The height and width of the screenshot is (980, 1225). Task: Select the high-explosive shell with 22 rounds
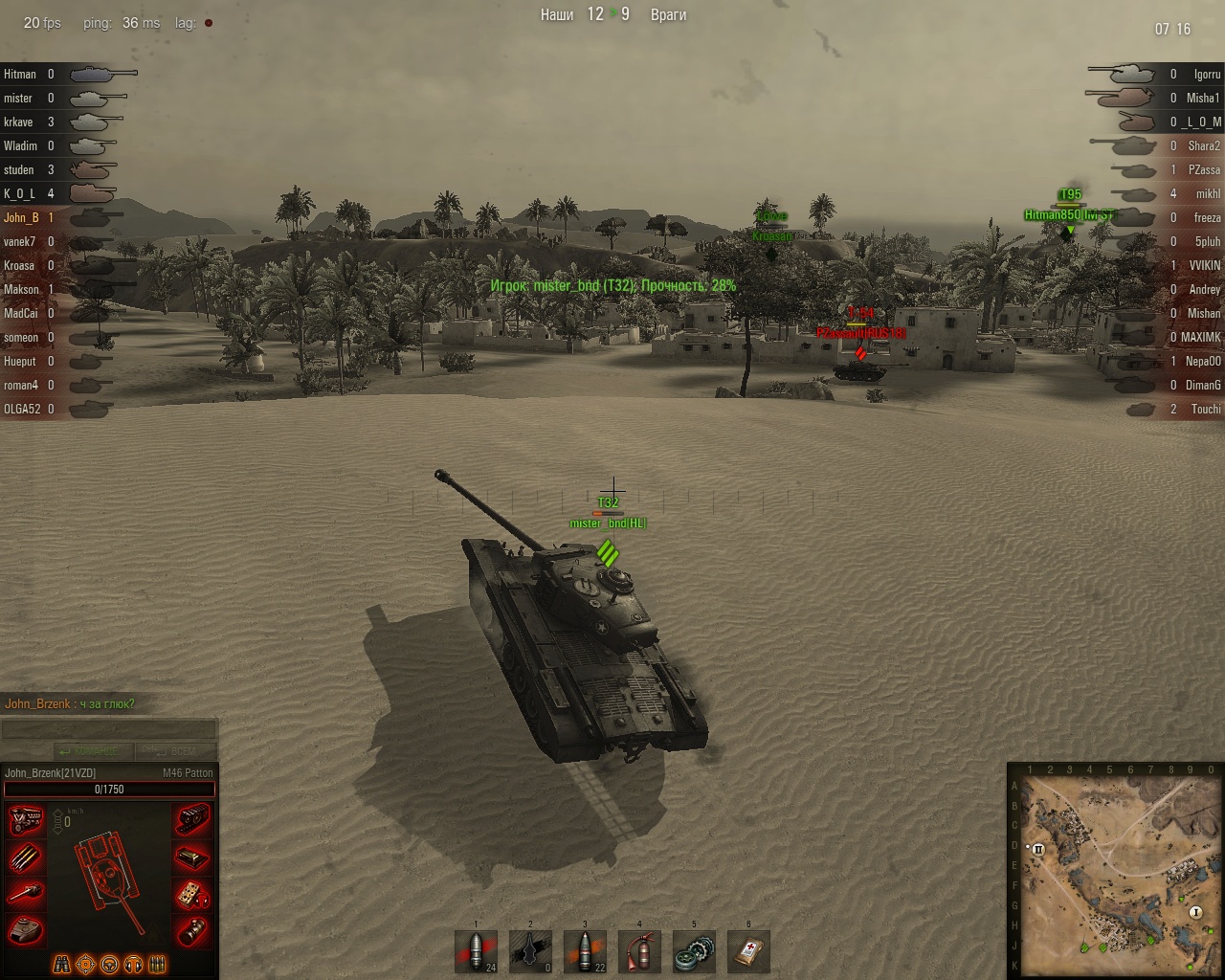click(x=585, y=952)
